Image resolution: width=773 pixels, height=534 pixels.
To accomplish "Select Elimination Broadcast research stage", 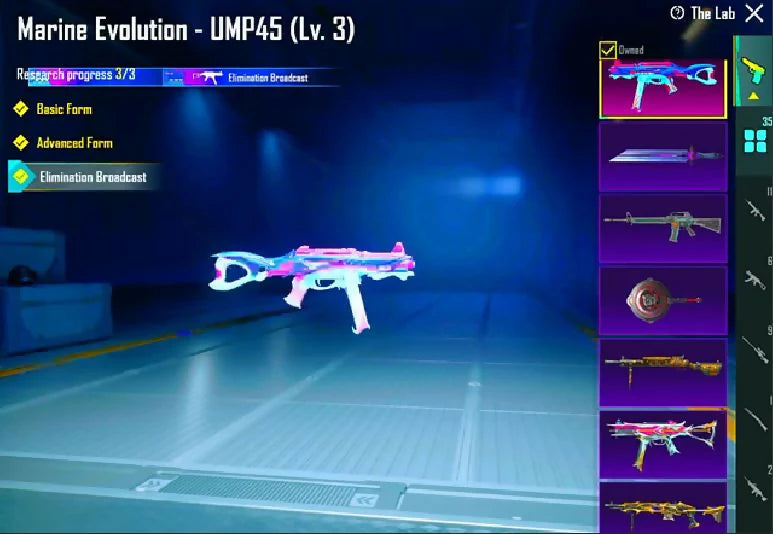I will [x=90, y=177].
